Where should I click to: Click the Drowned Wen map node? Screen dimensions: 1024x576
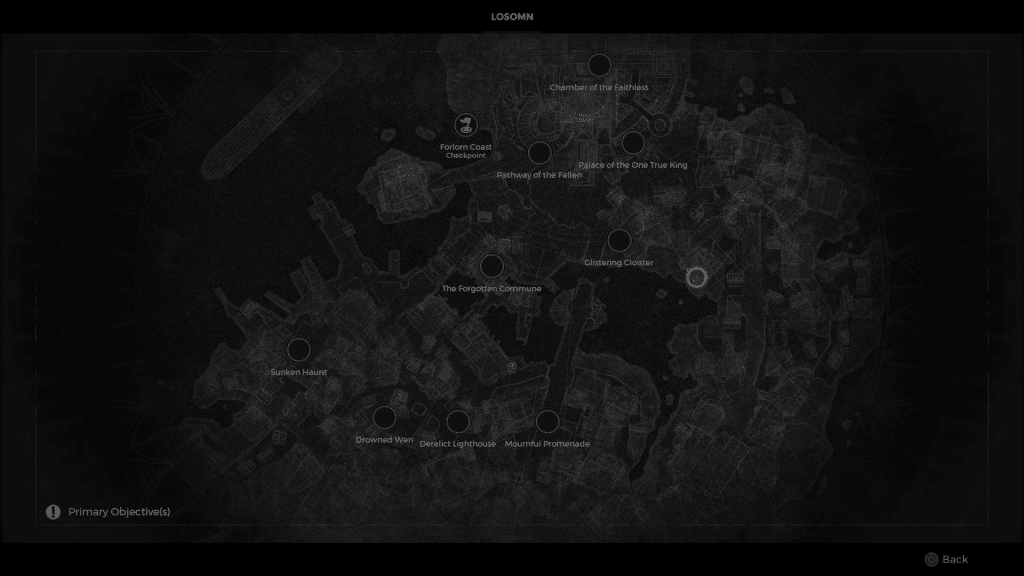(384, 418)
